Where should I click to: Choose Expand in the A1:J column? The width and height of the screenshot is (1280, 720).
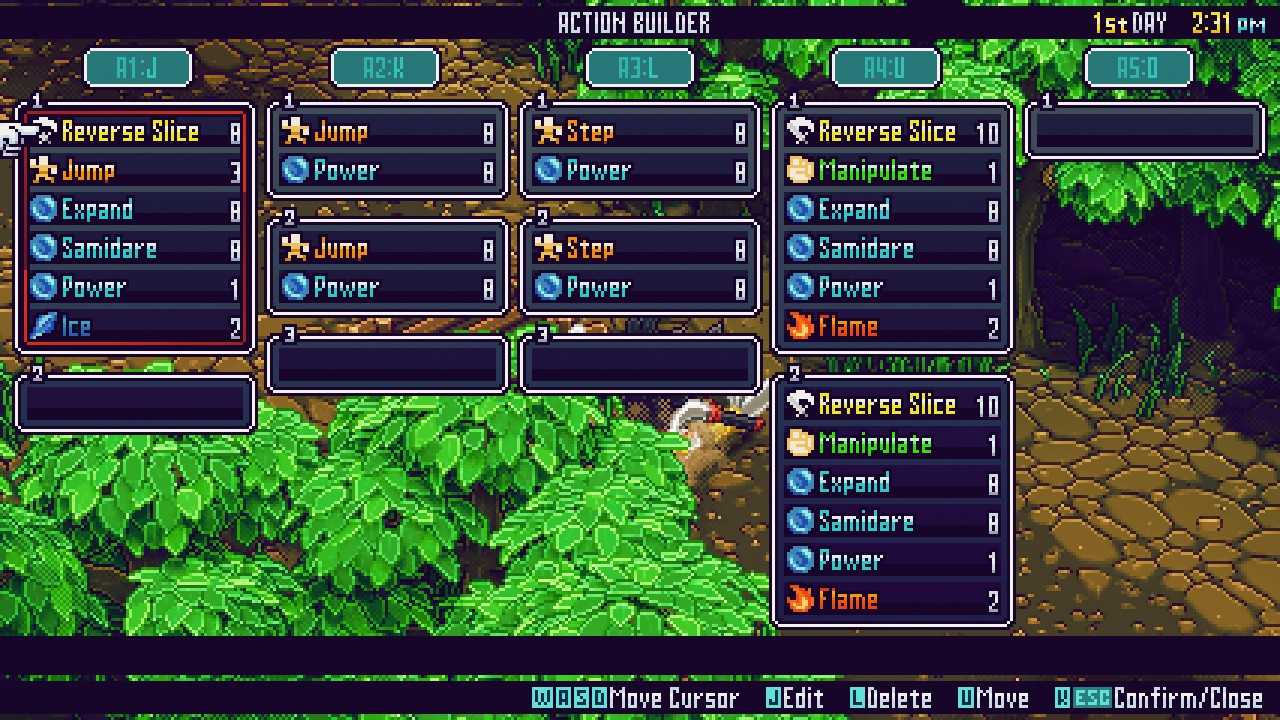(136, 210)
